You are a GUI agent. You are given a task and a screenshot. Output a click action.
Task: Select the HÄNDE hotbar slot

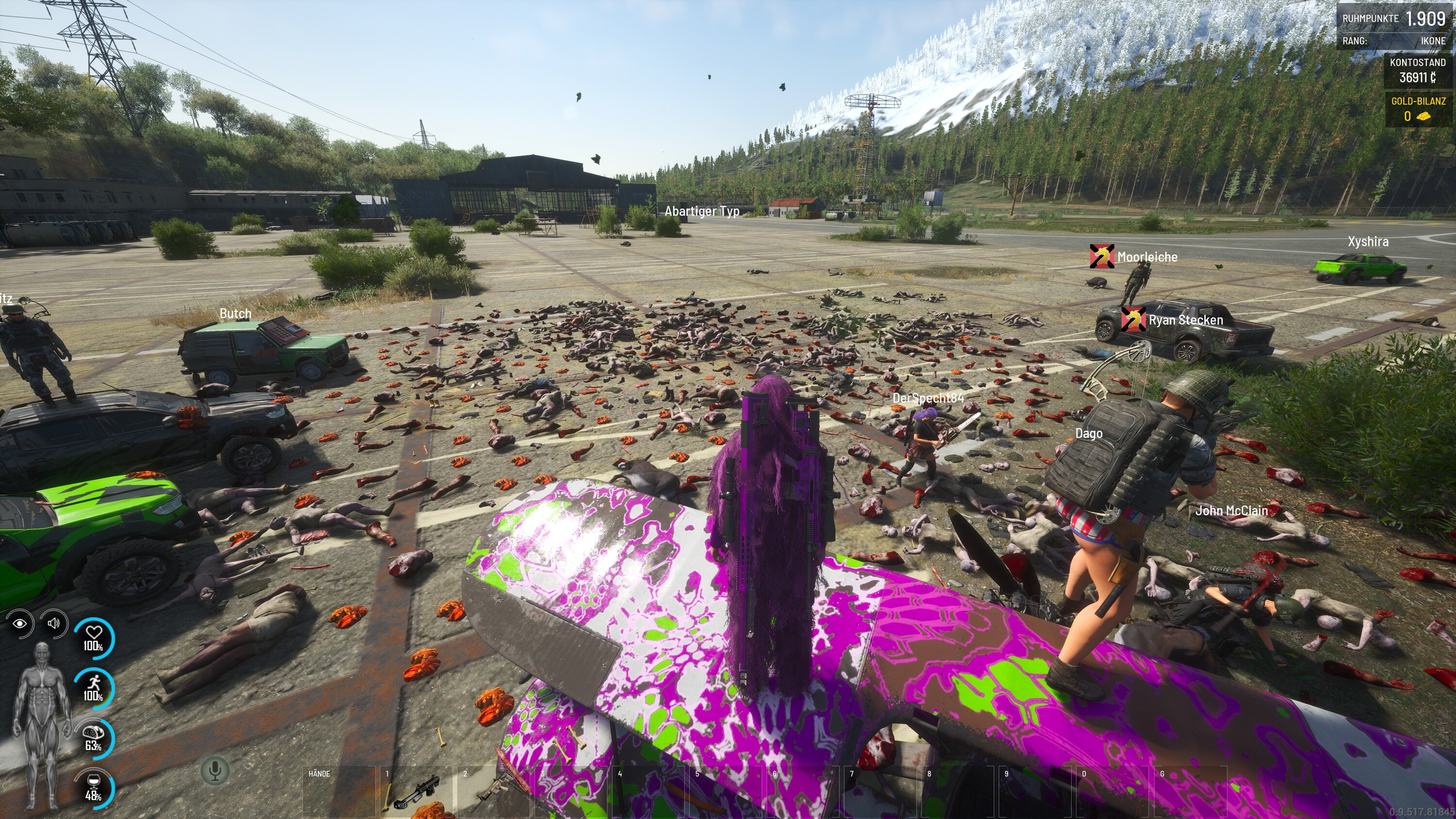click(339, 791)
